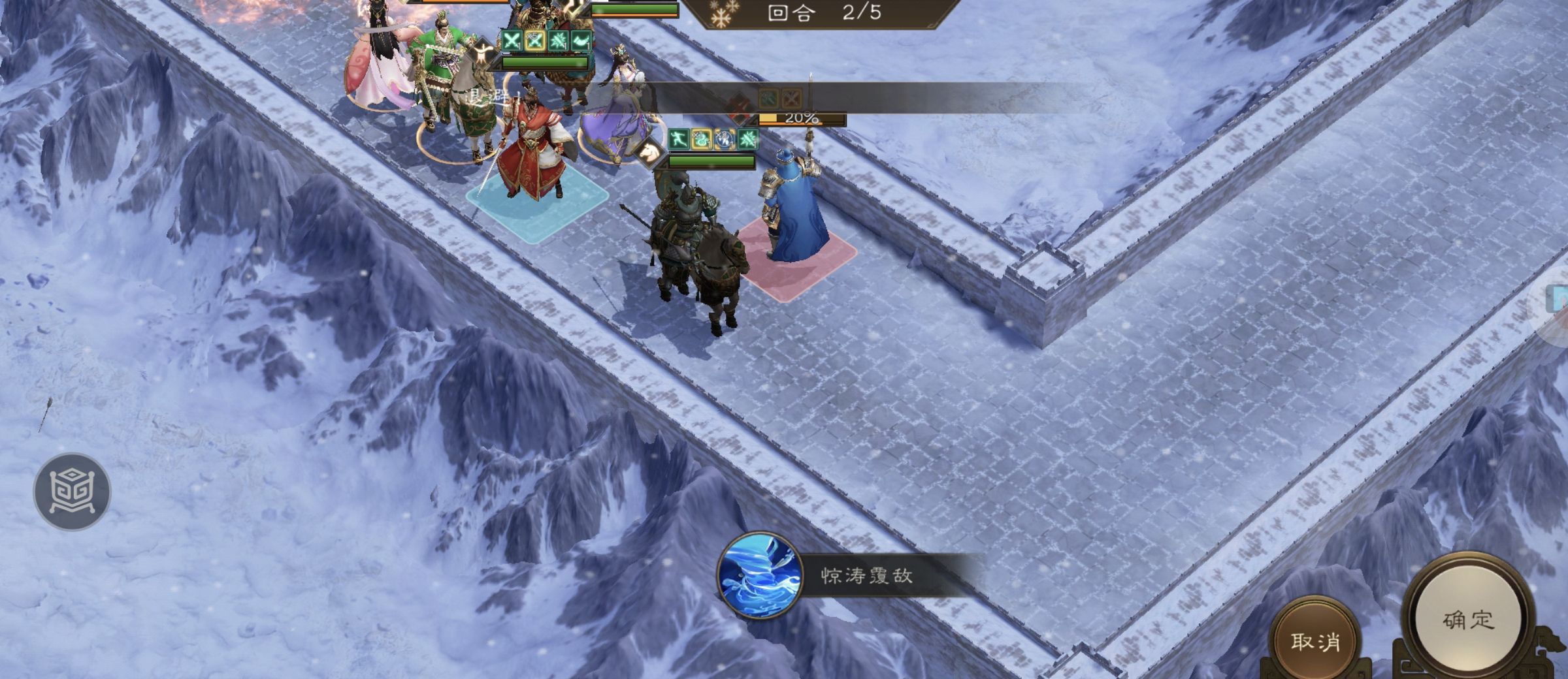Select the burst-strike skill in the top skill row

coord(559,40)
